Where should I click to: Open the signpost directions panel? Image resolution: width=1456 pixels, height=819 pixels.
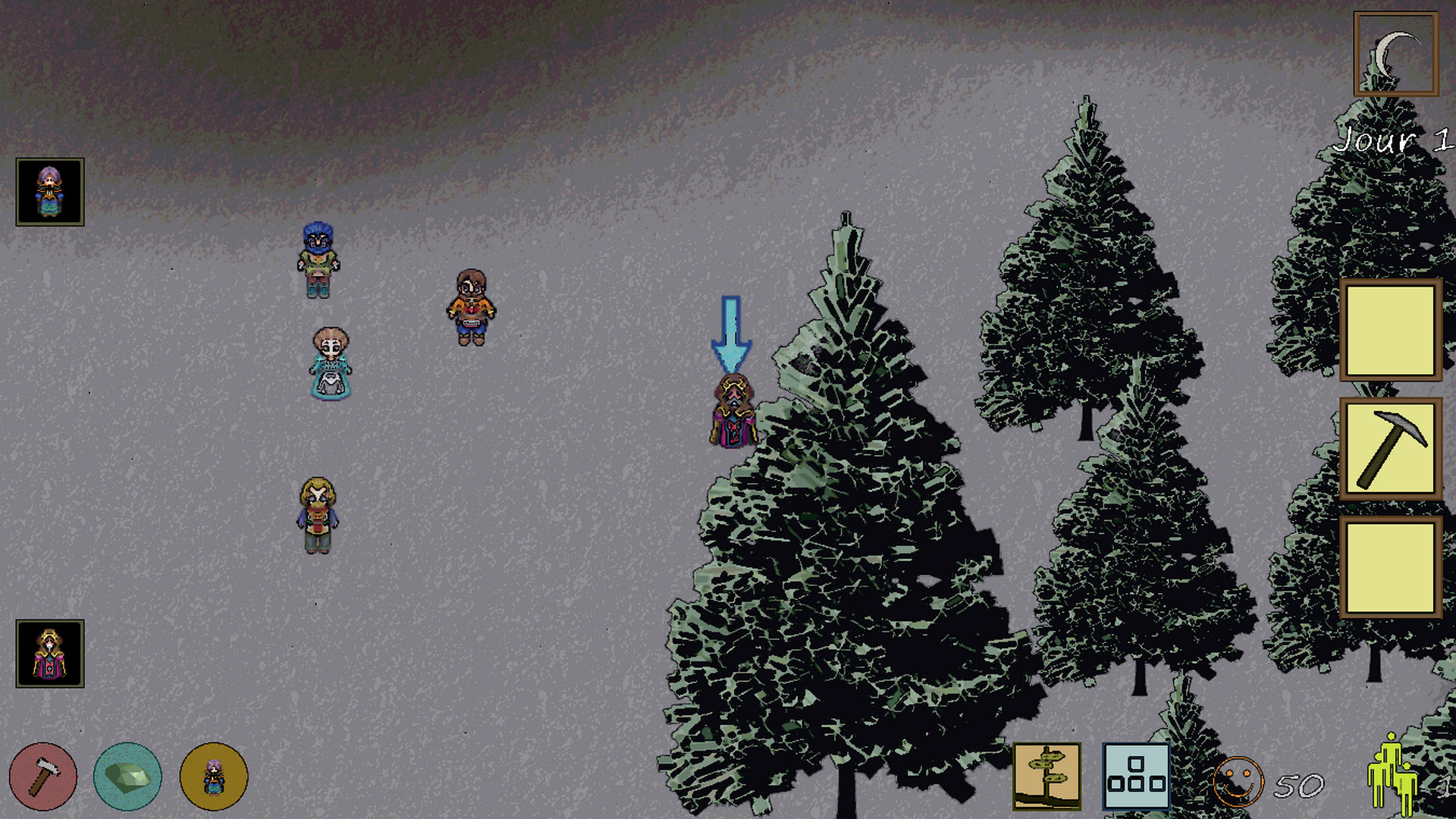1049,775
